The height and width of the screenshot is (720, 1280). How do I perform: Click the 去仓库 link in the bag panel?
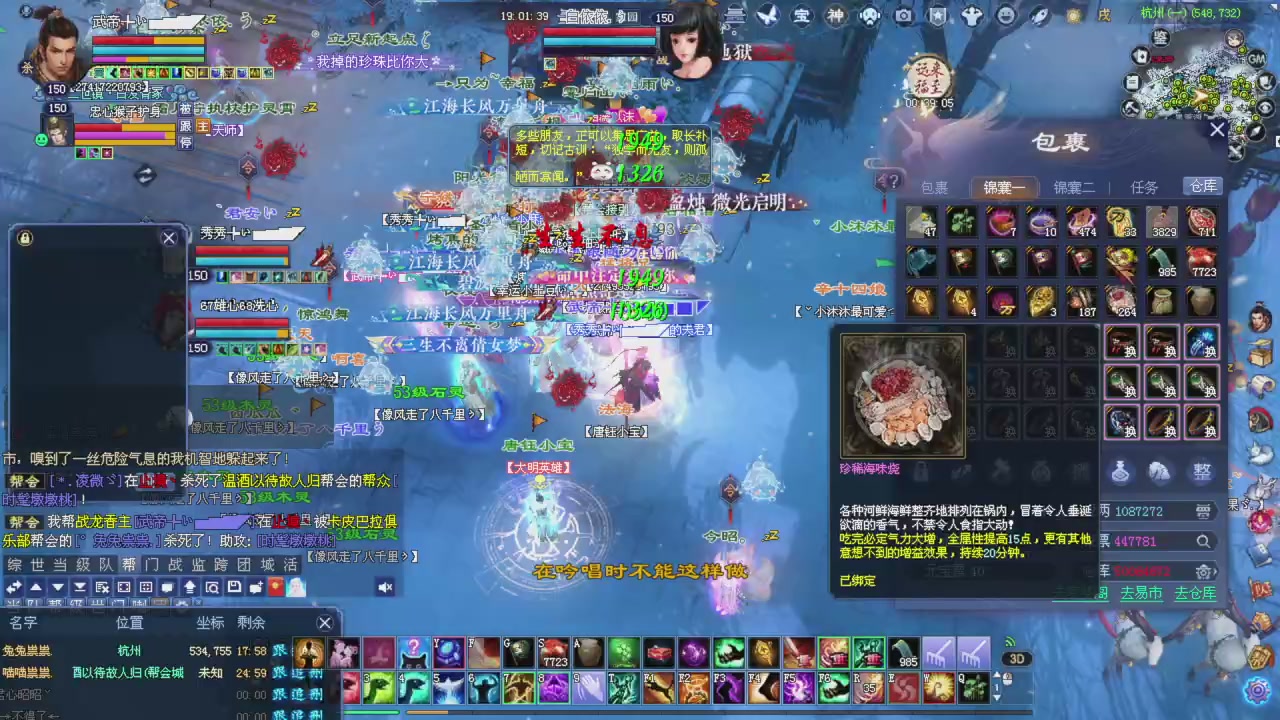(1196, 593)
